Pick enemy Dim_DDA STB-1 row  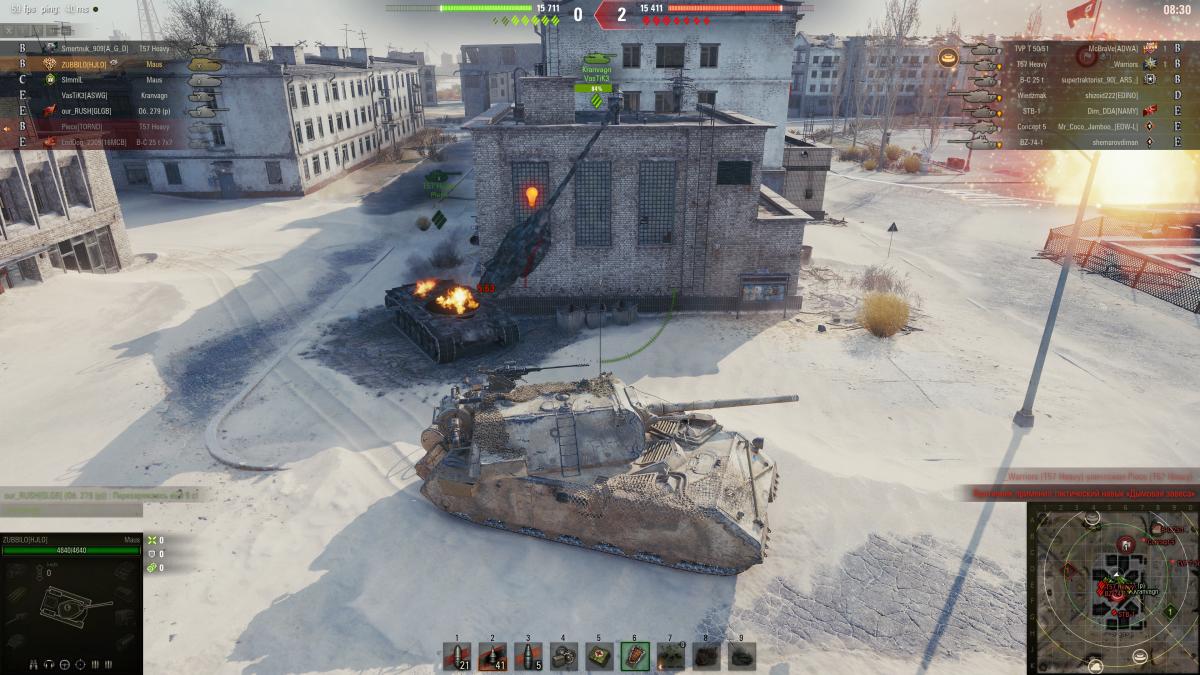(1060, 111)
